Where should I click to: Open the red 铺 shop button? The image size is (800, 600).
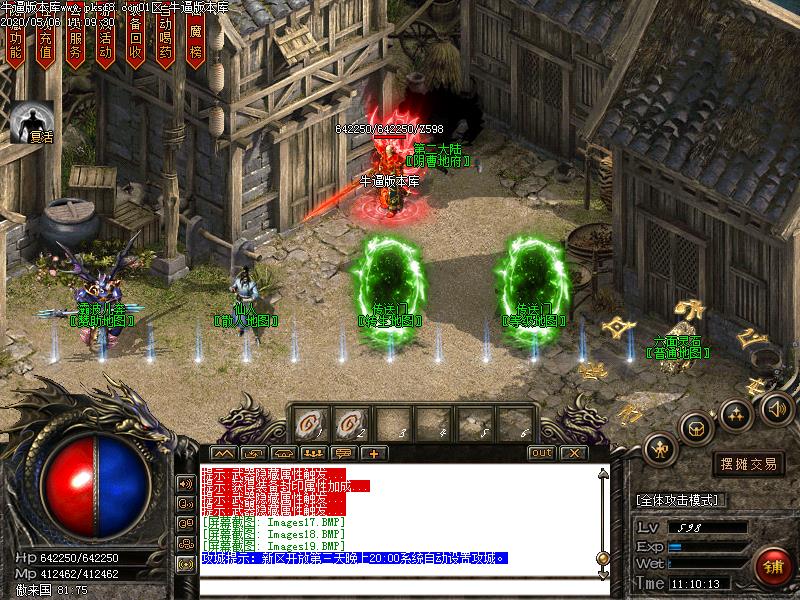[772, 566]
